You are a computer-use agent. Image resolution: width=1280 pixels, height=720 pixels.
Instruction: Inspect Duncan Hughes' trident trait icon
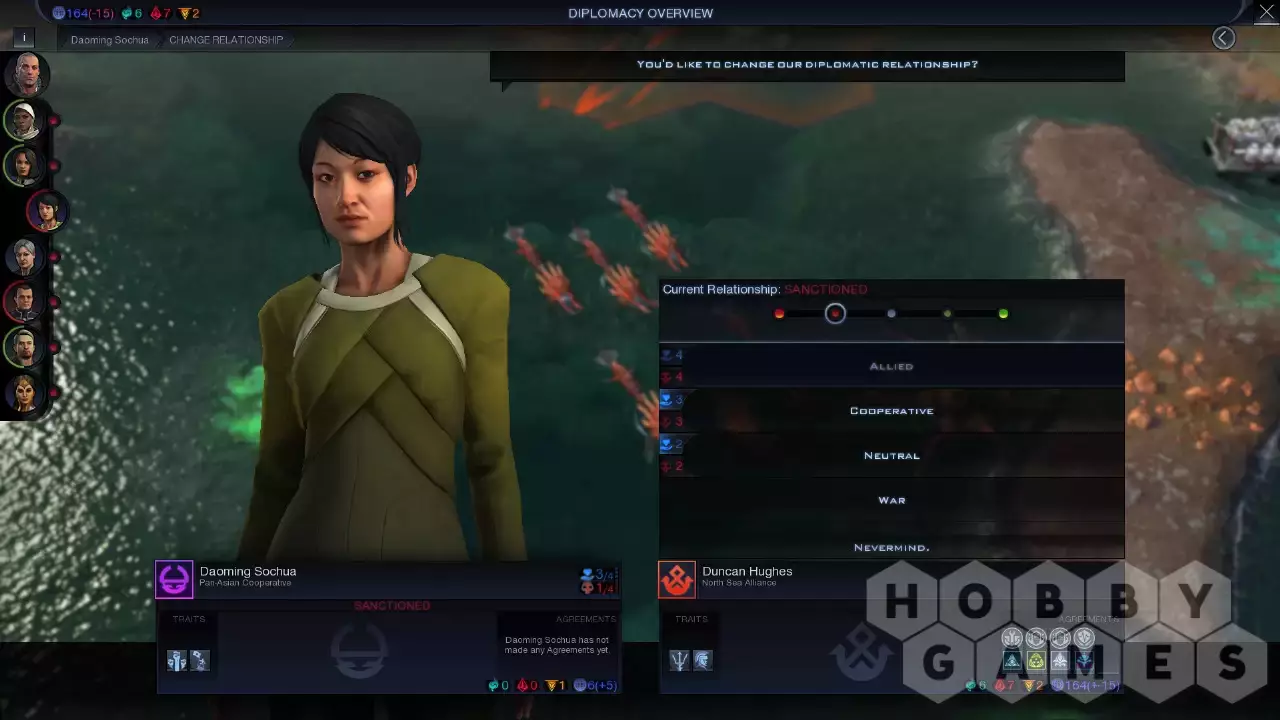pos(680,660)
